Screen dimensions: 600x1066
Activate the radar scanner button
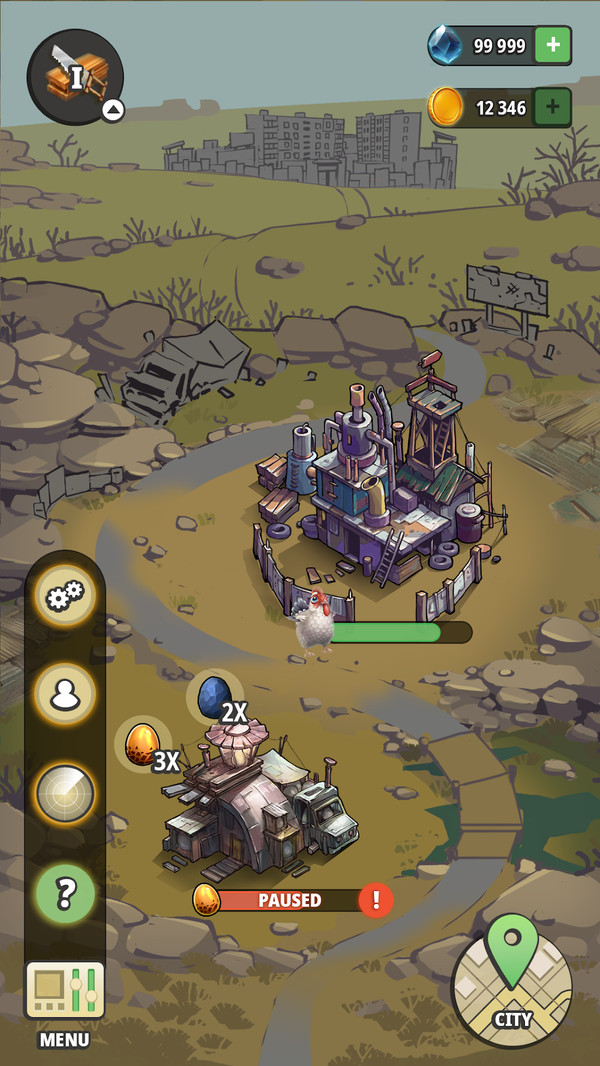point(66,793)
